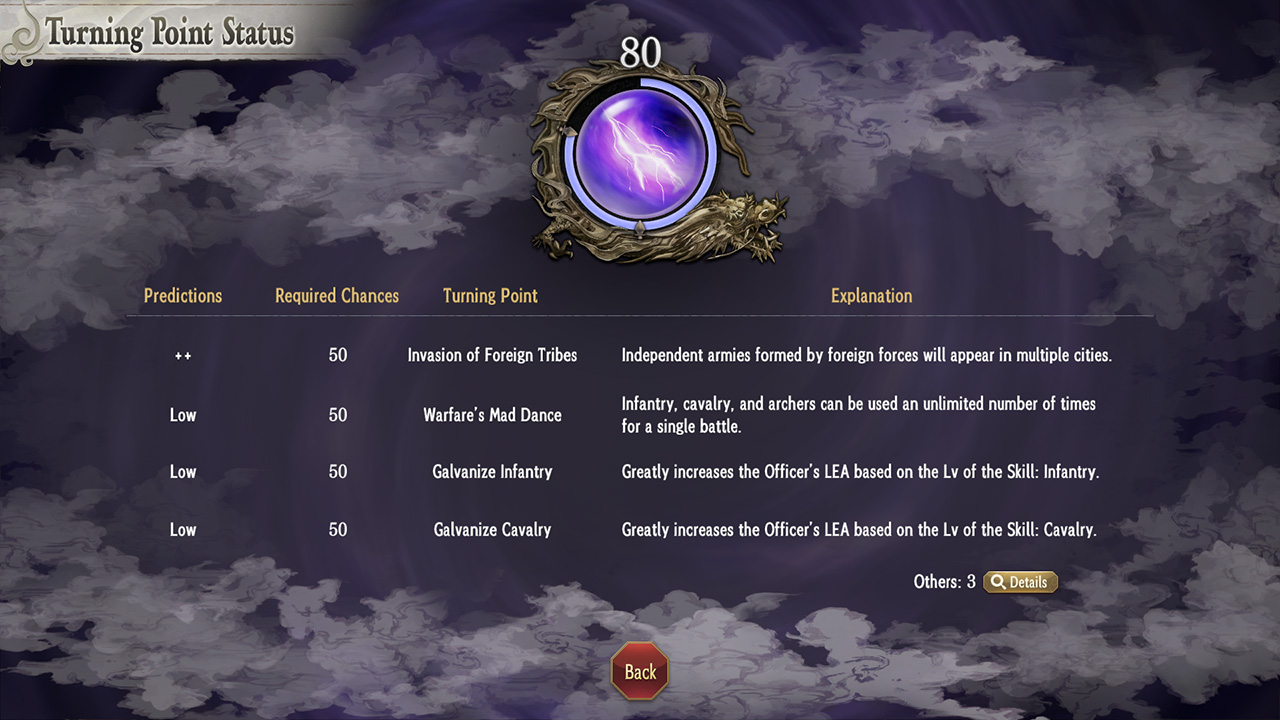The height and width of the screenshot is (720, 1280).
Task: Click the 'Others: 3' label
Action: click(x=945, y=581)
